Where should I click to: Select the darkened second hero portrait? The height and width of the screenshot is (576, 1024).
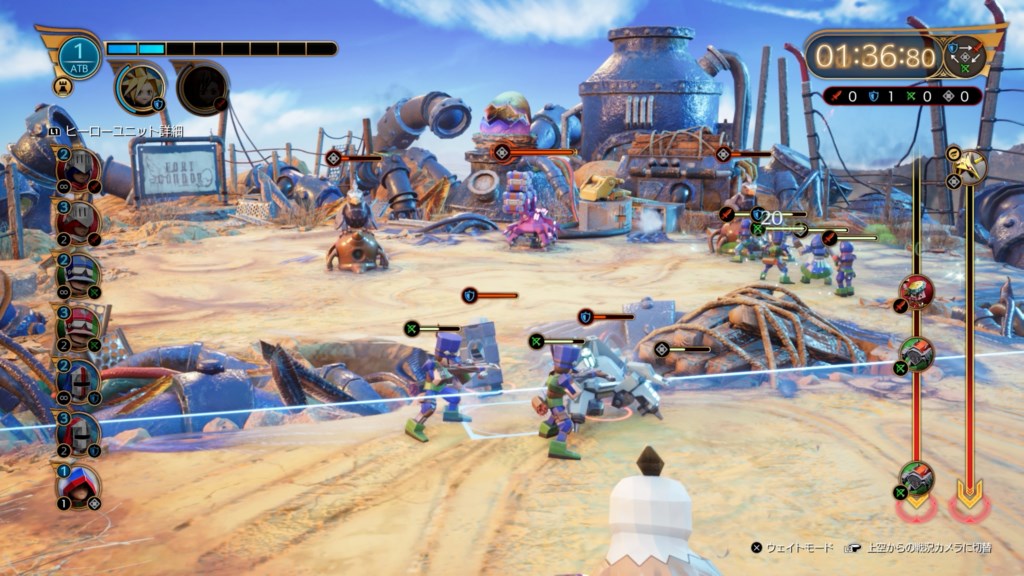coord(202,88)
